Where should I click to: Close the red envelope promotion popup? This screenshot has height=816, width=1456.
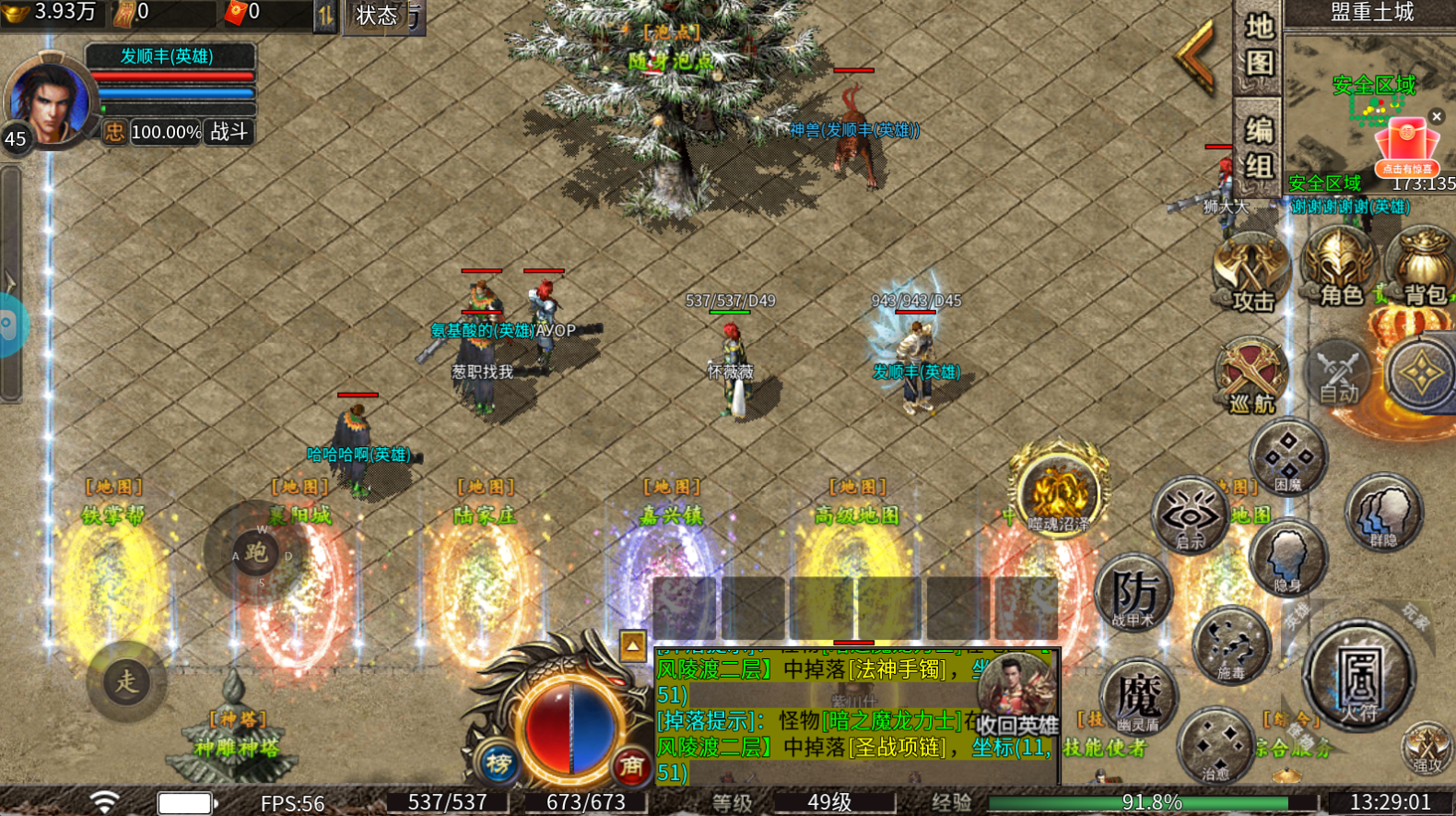(x=1436, y=117)
